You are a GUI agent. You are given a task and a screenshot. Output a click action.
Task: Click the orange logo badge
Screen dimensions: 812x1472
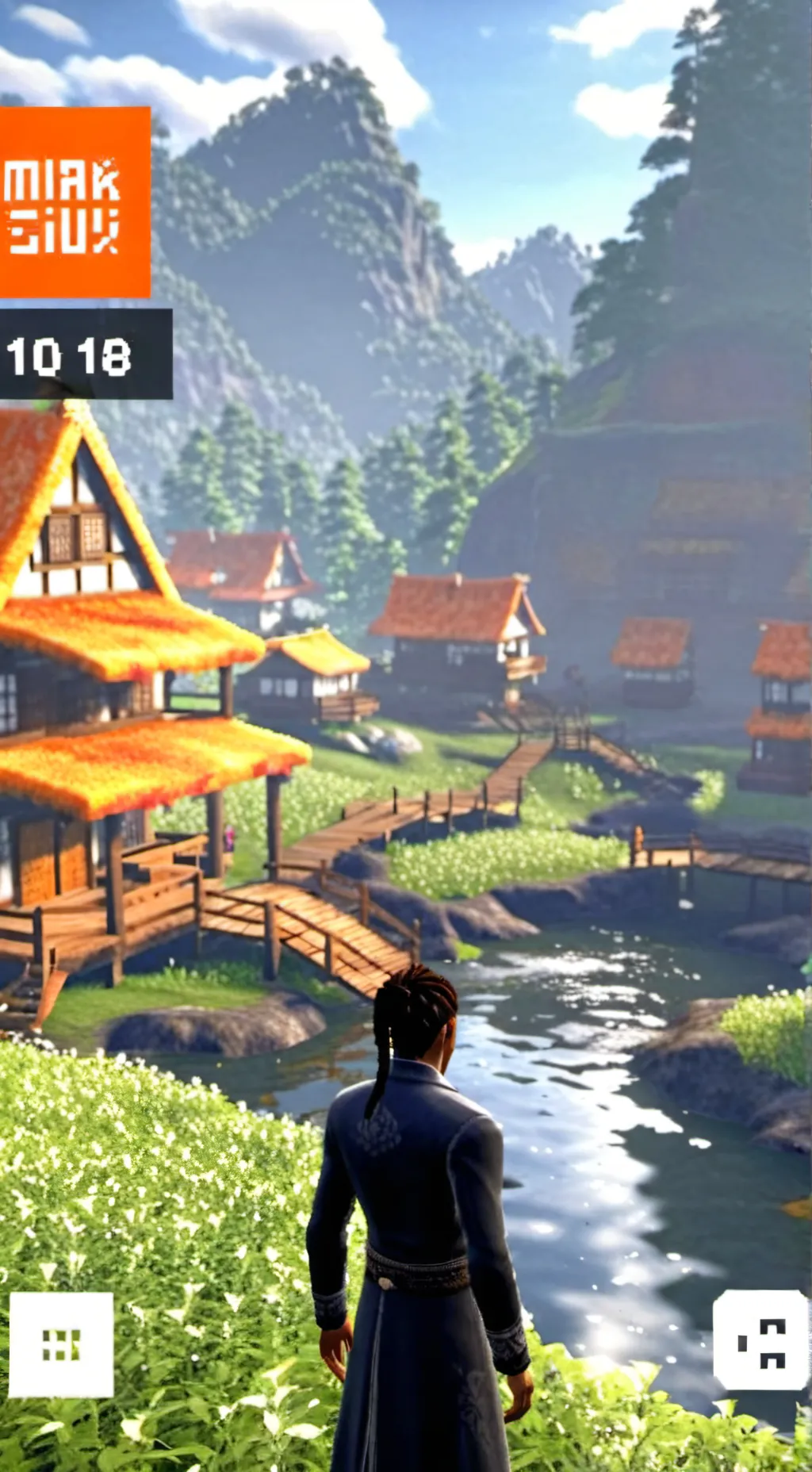coord(74,202)
